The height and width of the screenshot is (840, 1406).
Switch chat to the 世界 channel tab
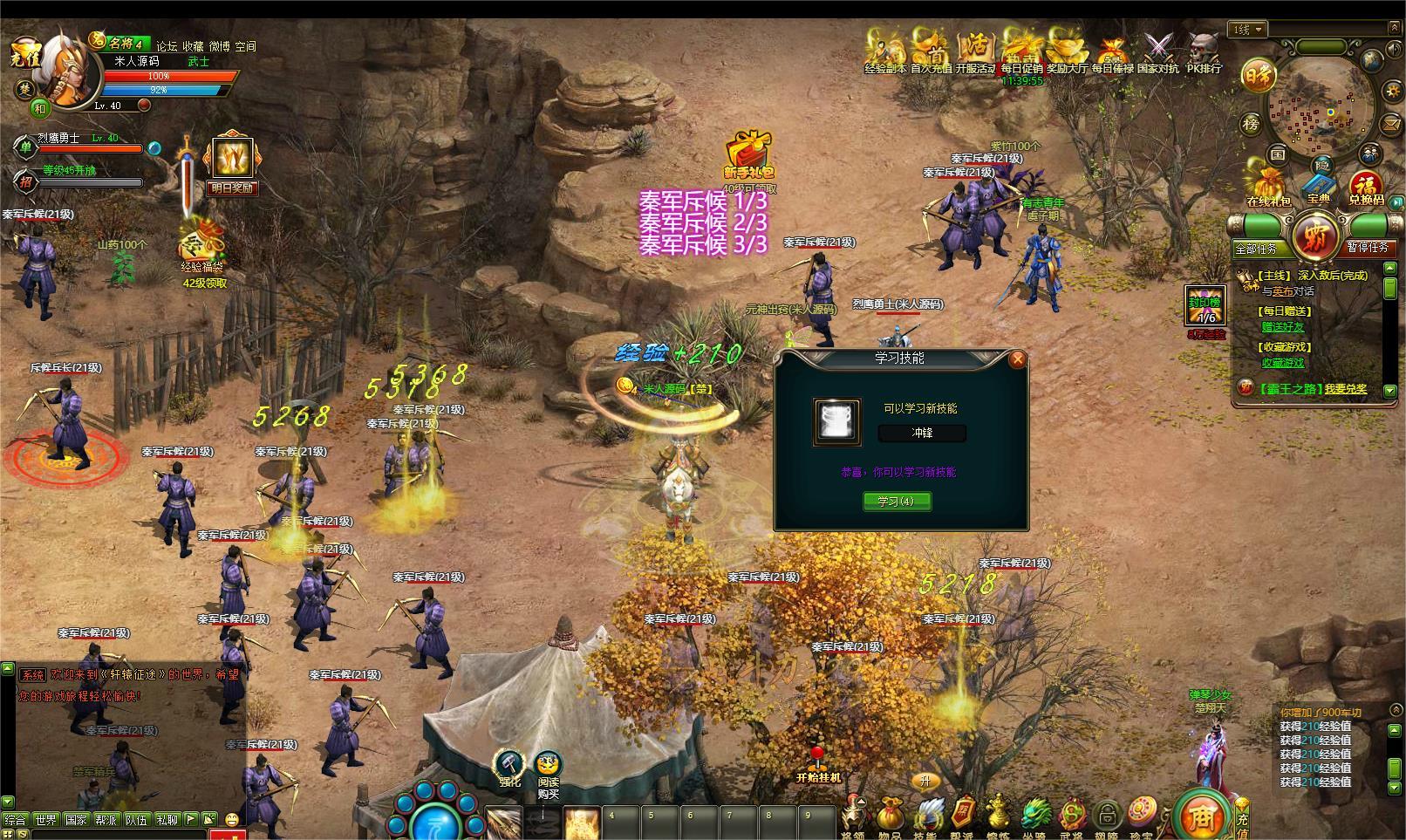pos(45,819)
